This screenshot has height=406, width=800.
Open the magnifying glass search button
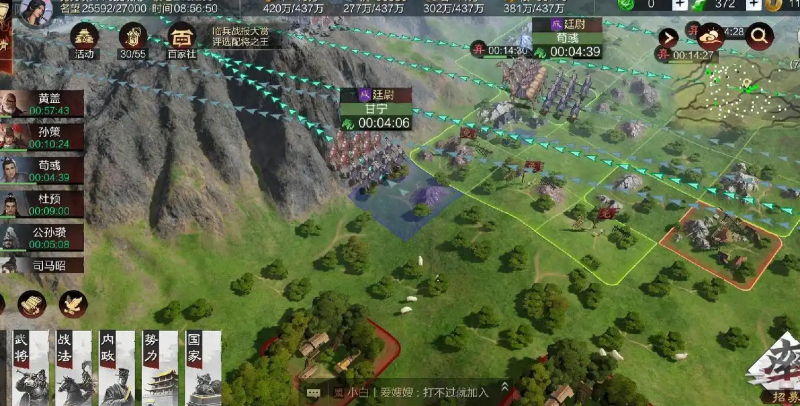tap(760, 37)
